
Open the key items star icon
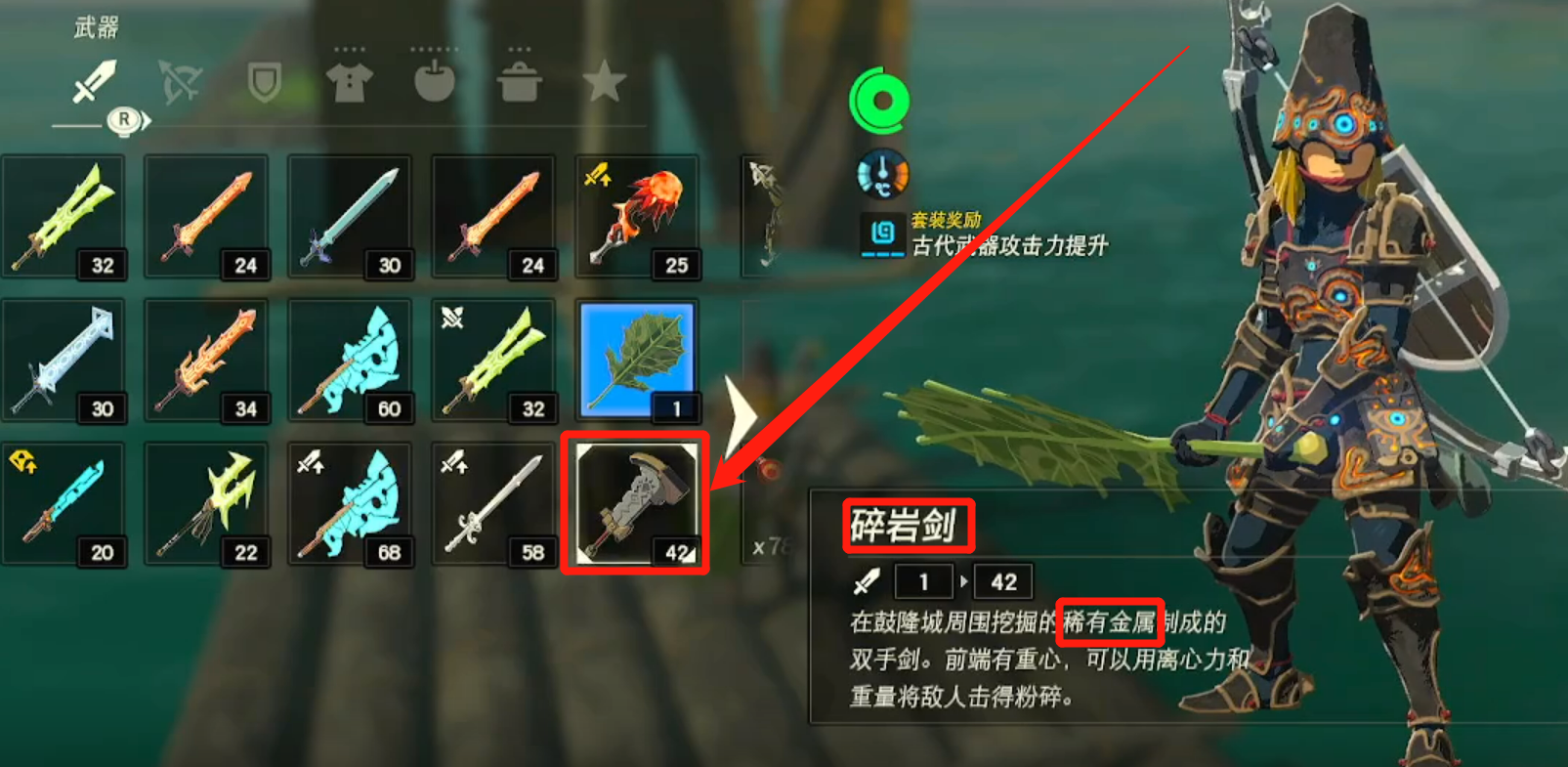pyautogui.click(x=606, y=83)
